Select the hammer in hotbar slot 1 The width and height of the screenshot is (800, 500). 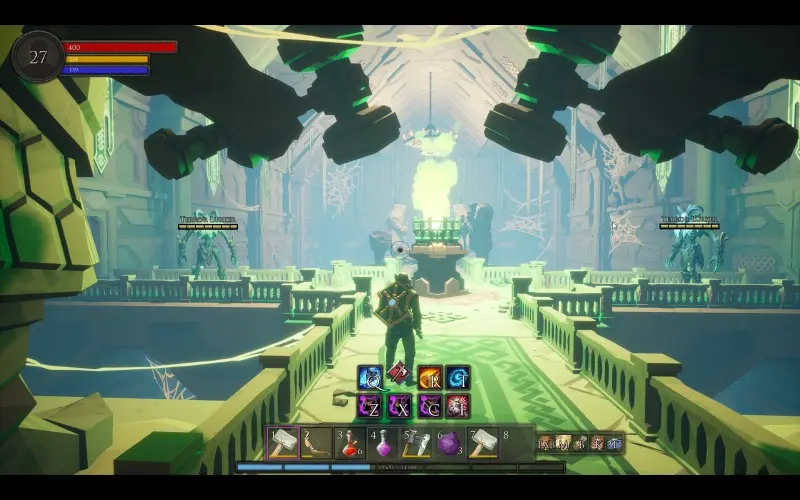[x=283, y=442]
